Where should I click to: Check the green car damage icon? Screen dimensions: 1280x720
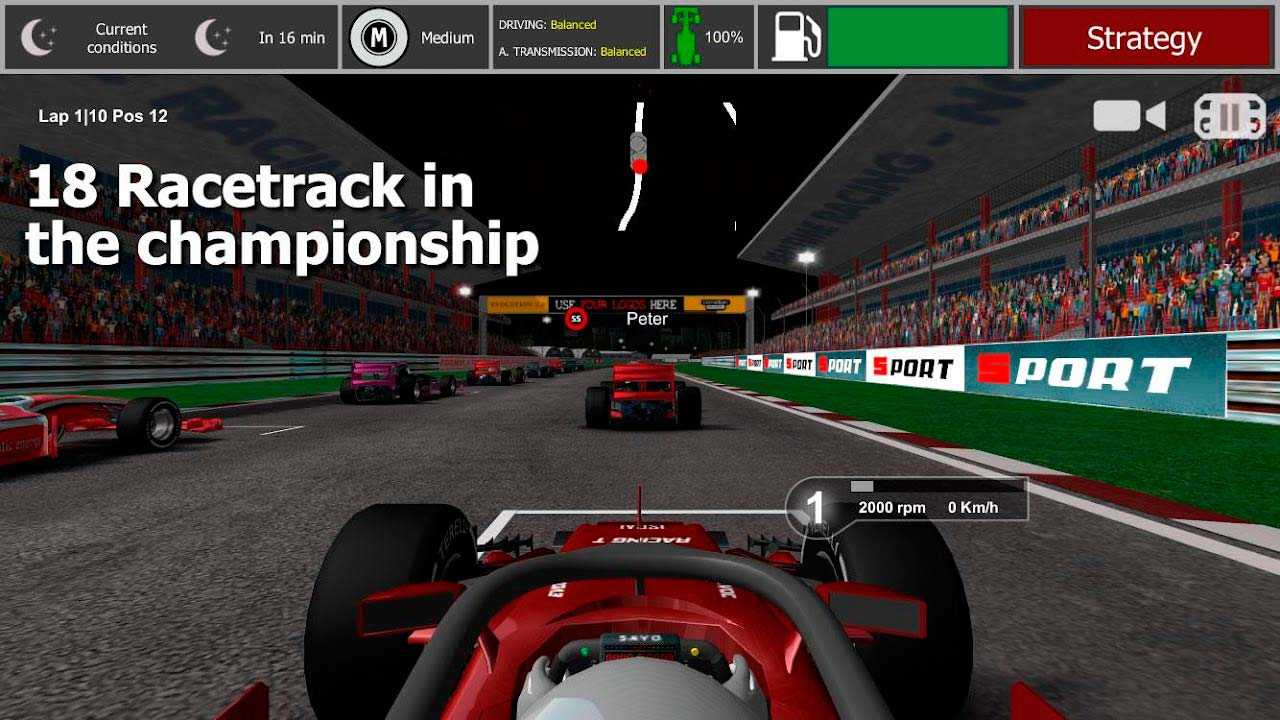686,38
